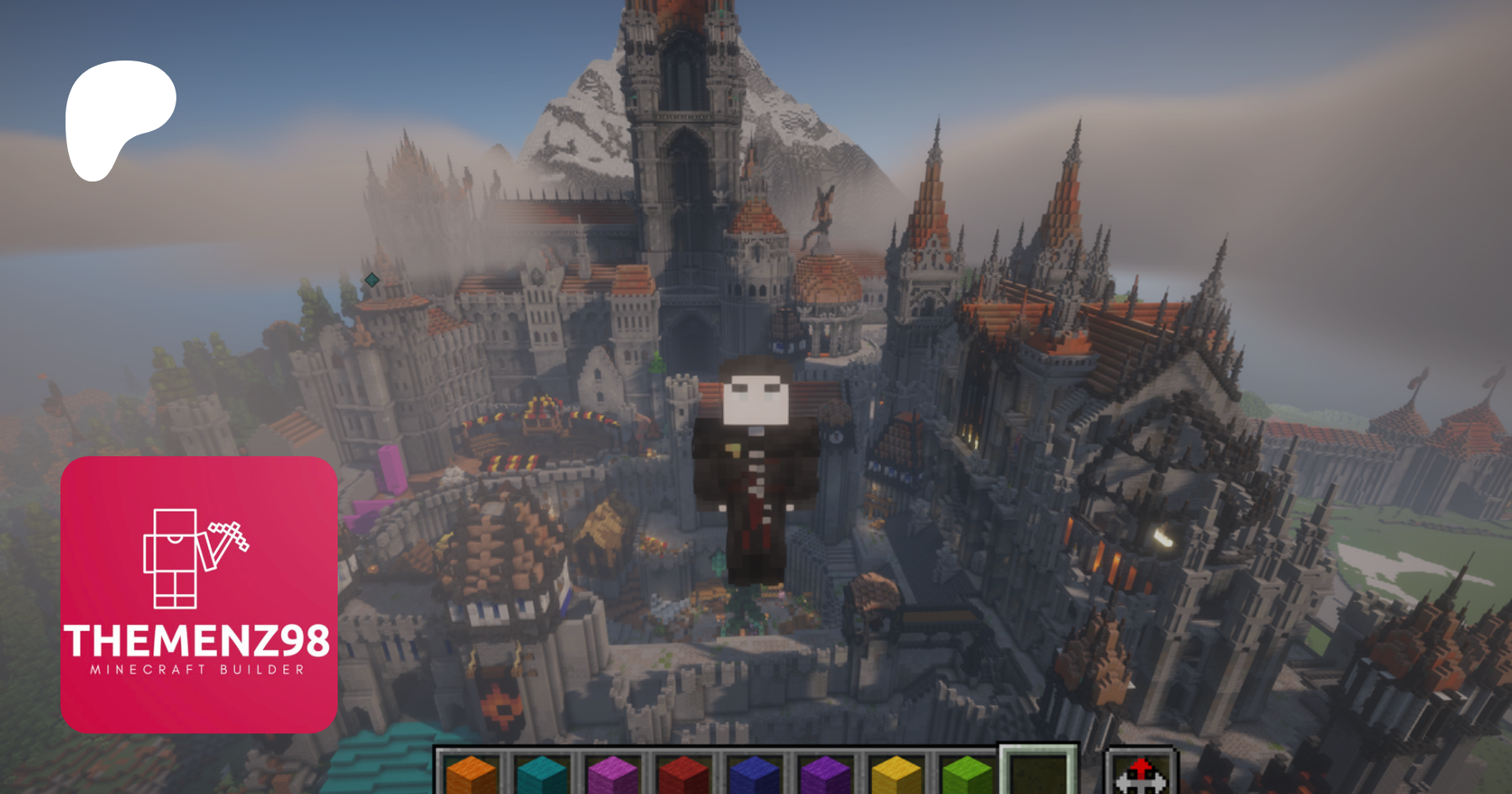Viewport: 1512px width, 794px height.
Task: Choose the magenta wool block slot
Action: click(x=612, y=775)
